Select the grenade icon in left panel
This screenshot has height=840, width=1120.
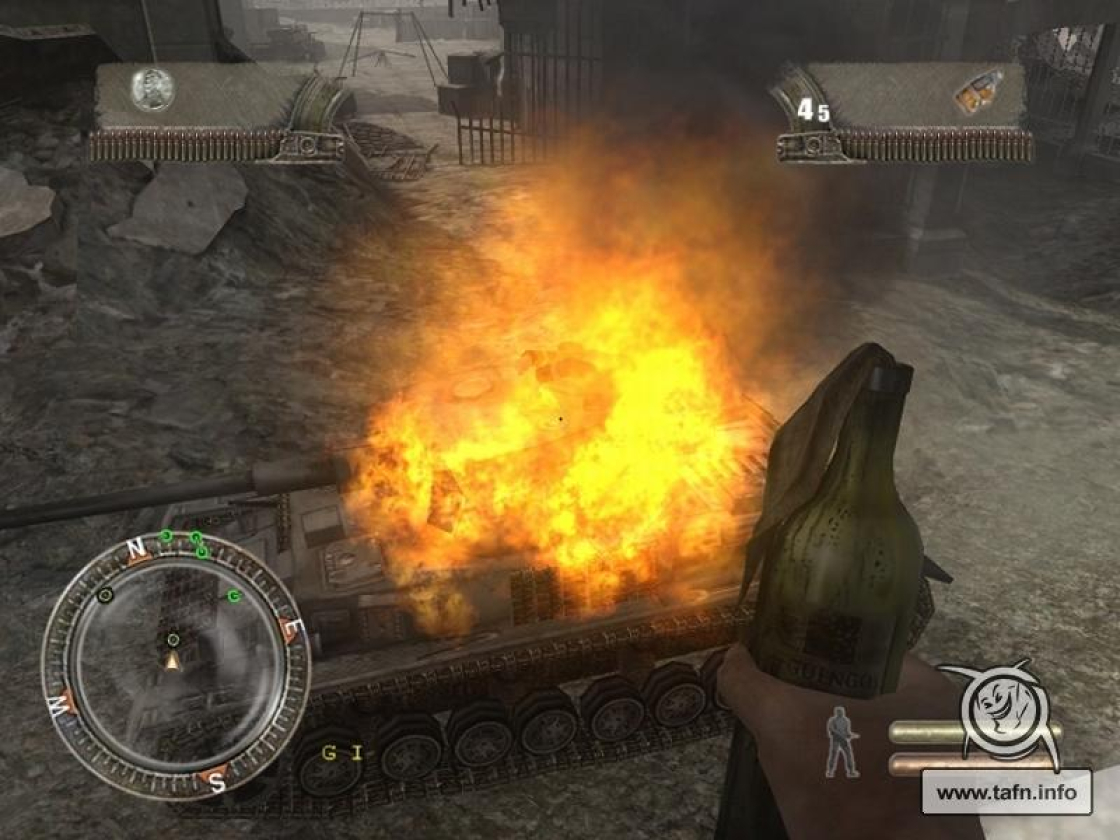click(152, 90)
